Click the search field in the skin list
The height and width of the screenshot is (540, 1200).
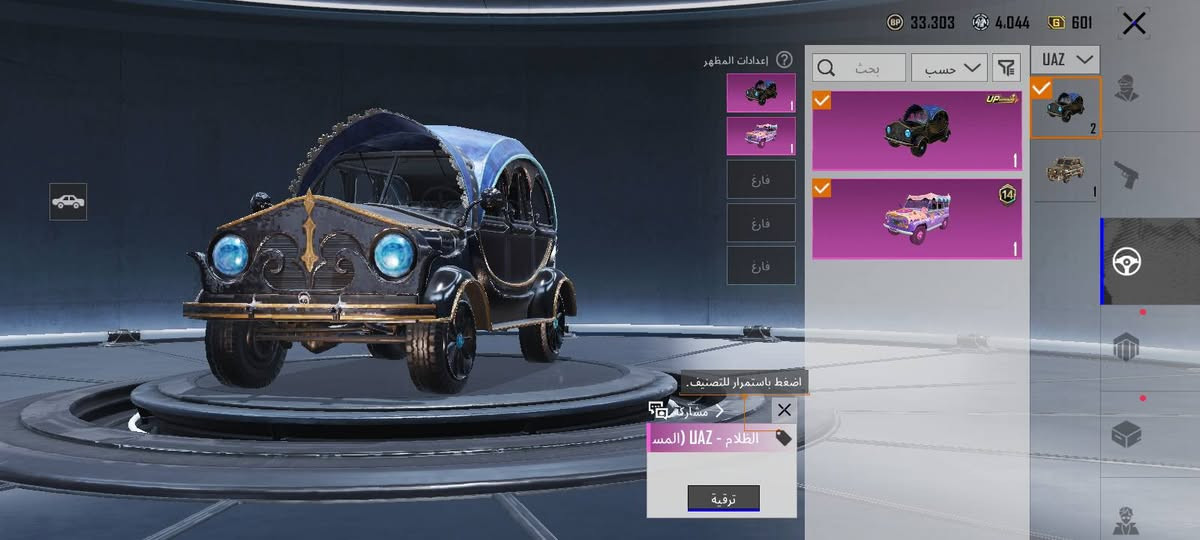(860, 68)
